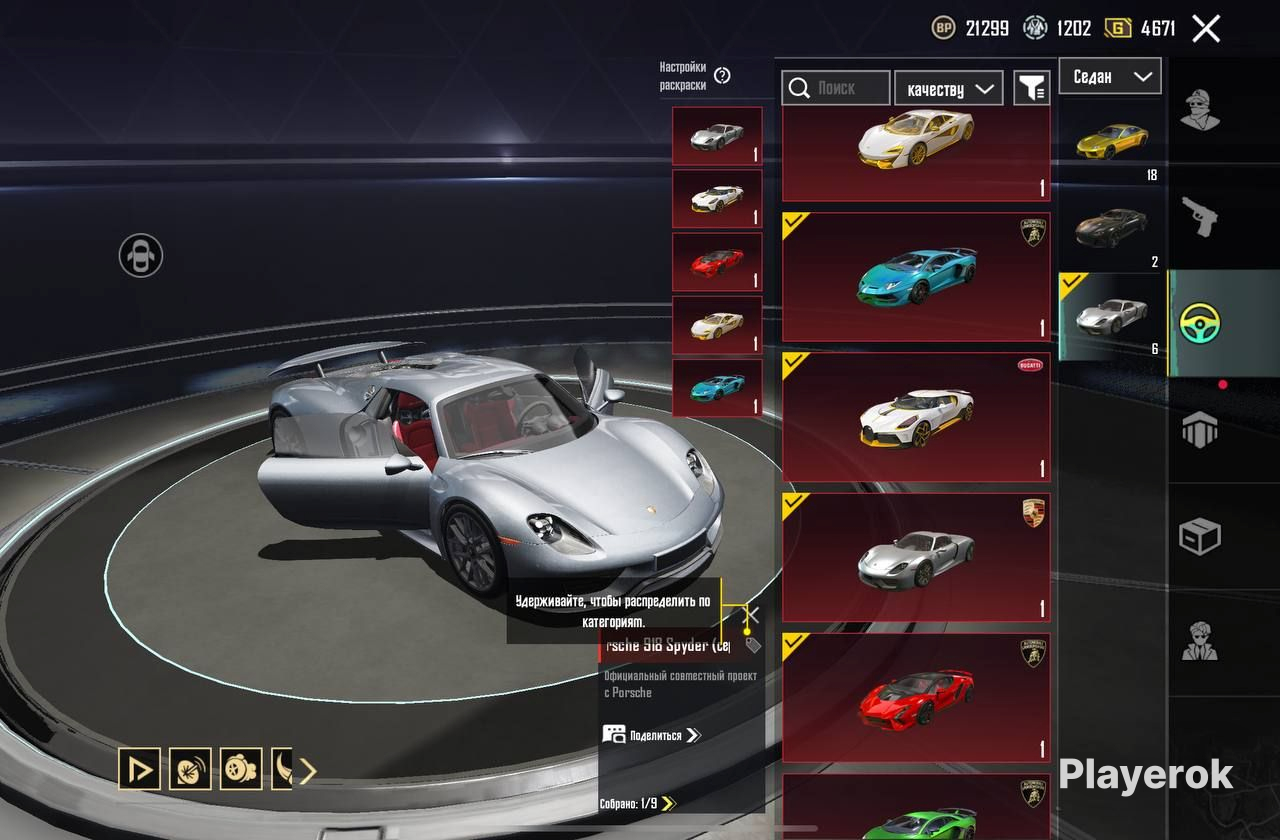Viewport: 1280px width, 840px height.
Task: Choose the black sedan vehicle category
Action: pos(1111,229)
